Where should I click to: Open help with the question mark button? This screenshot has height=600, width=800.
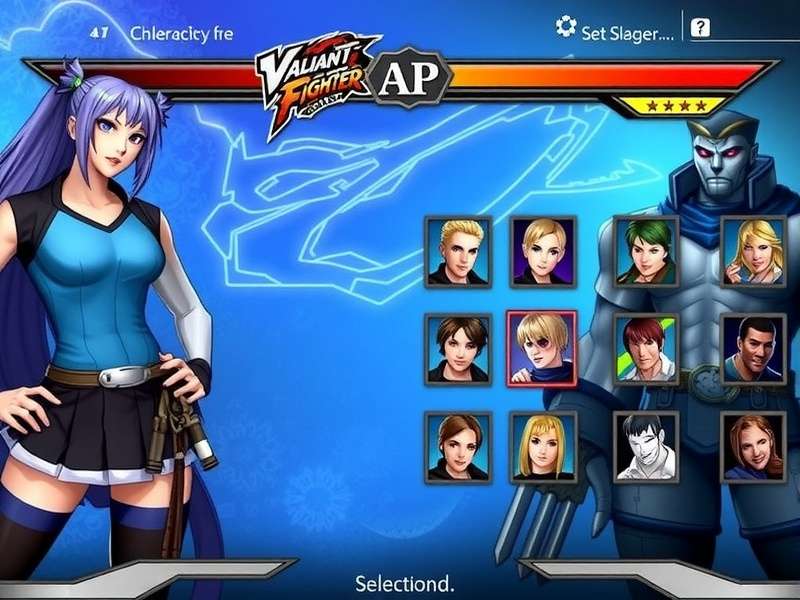click(700, 28)
